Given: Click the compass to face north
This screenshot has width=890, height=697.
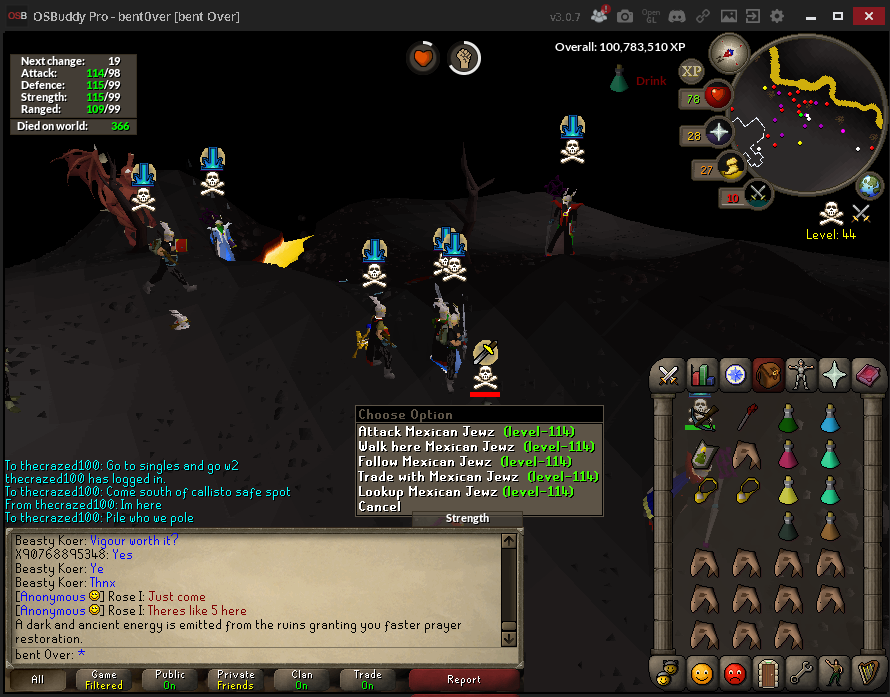Looking at the screenshot, I should (727, 52).
